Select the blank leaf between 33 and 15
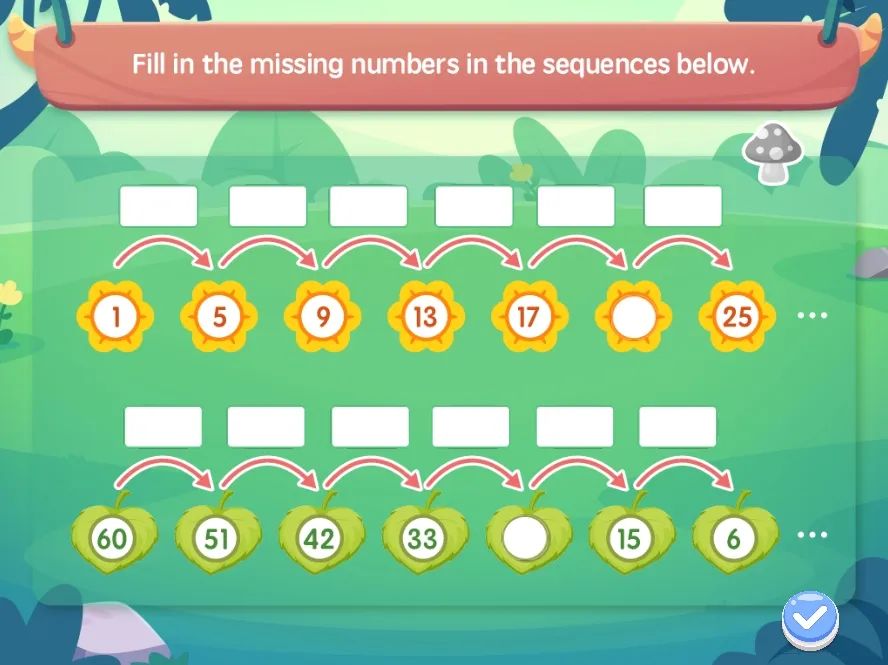This screenshot has height=665, width=888. click(x=527, y=539)
